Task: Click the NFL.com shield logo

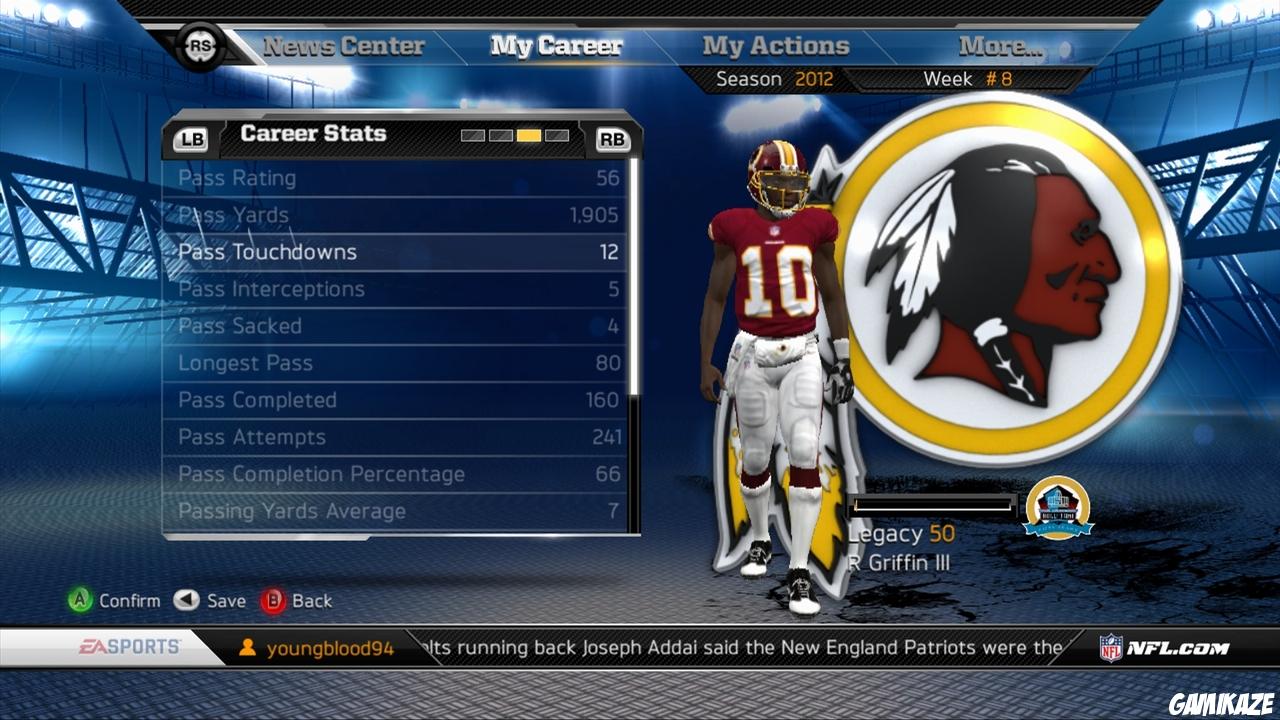Action: [1110, 646]
